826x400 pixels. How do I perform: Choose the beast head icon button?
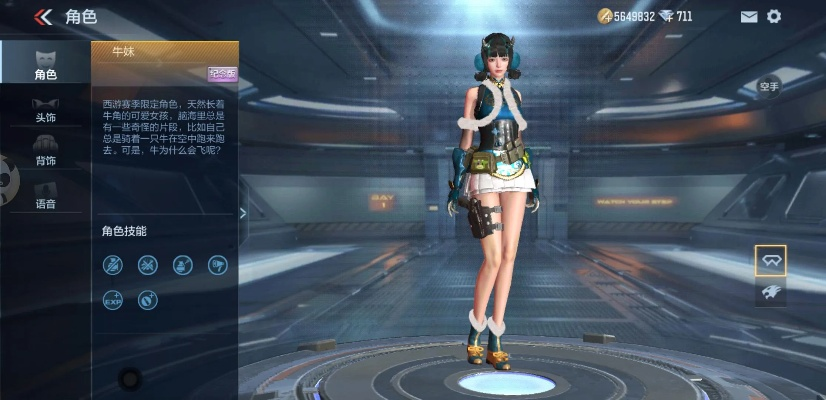point(770,292)
